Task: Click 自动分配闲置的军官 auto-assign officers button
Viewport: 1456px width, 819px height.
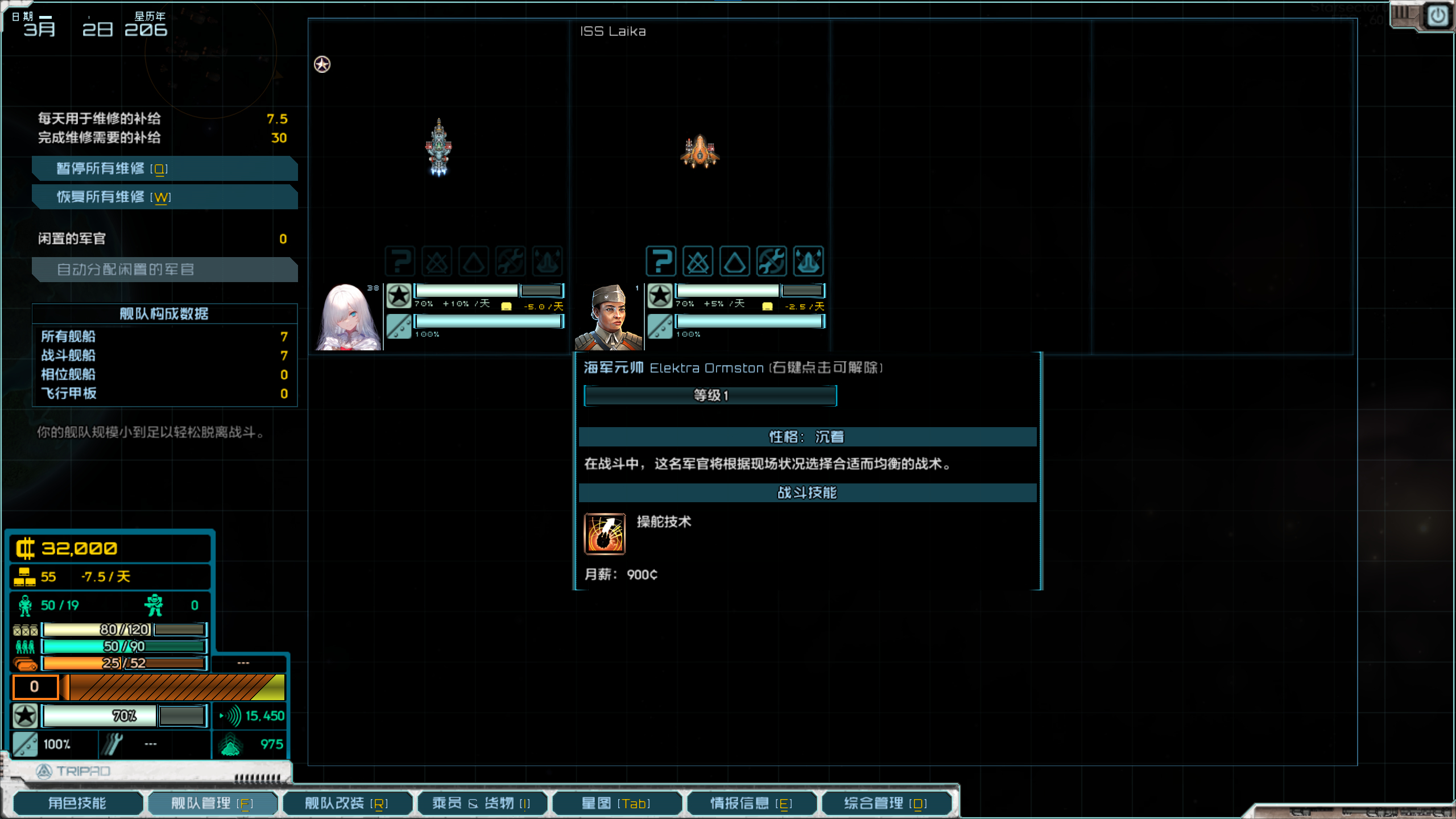Action: coord(165,270)
